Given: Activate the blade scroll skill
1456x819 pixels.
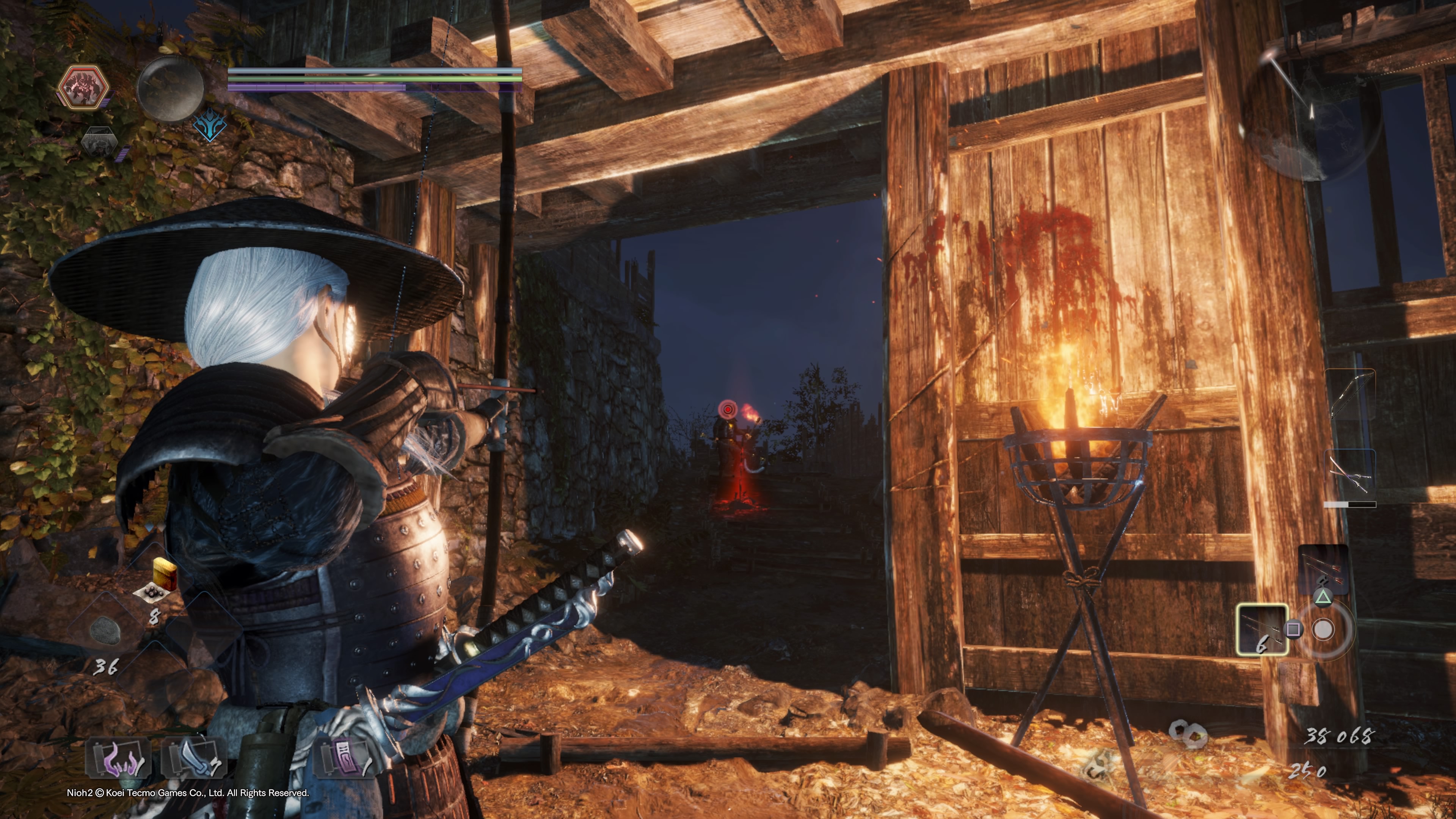Looking at the screenshot, I should [x=194, y=758].
